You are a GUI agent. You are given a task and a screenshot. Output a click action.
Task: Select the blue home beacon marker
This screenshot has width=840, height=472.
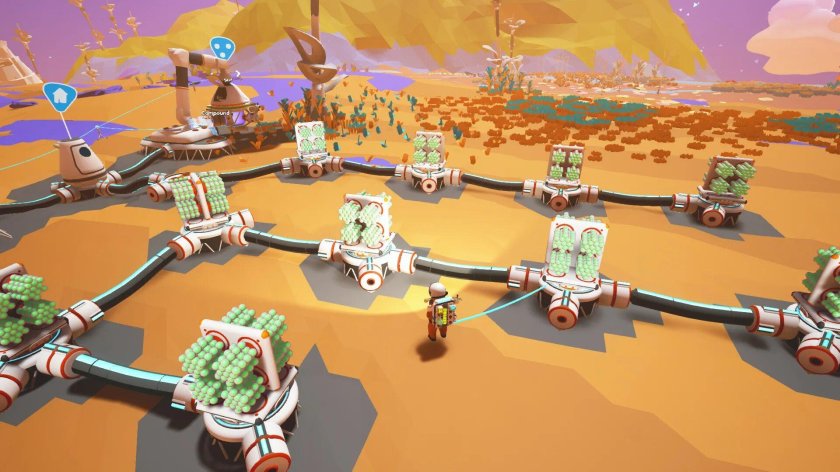[60, 96]
